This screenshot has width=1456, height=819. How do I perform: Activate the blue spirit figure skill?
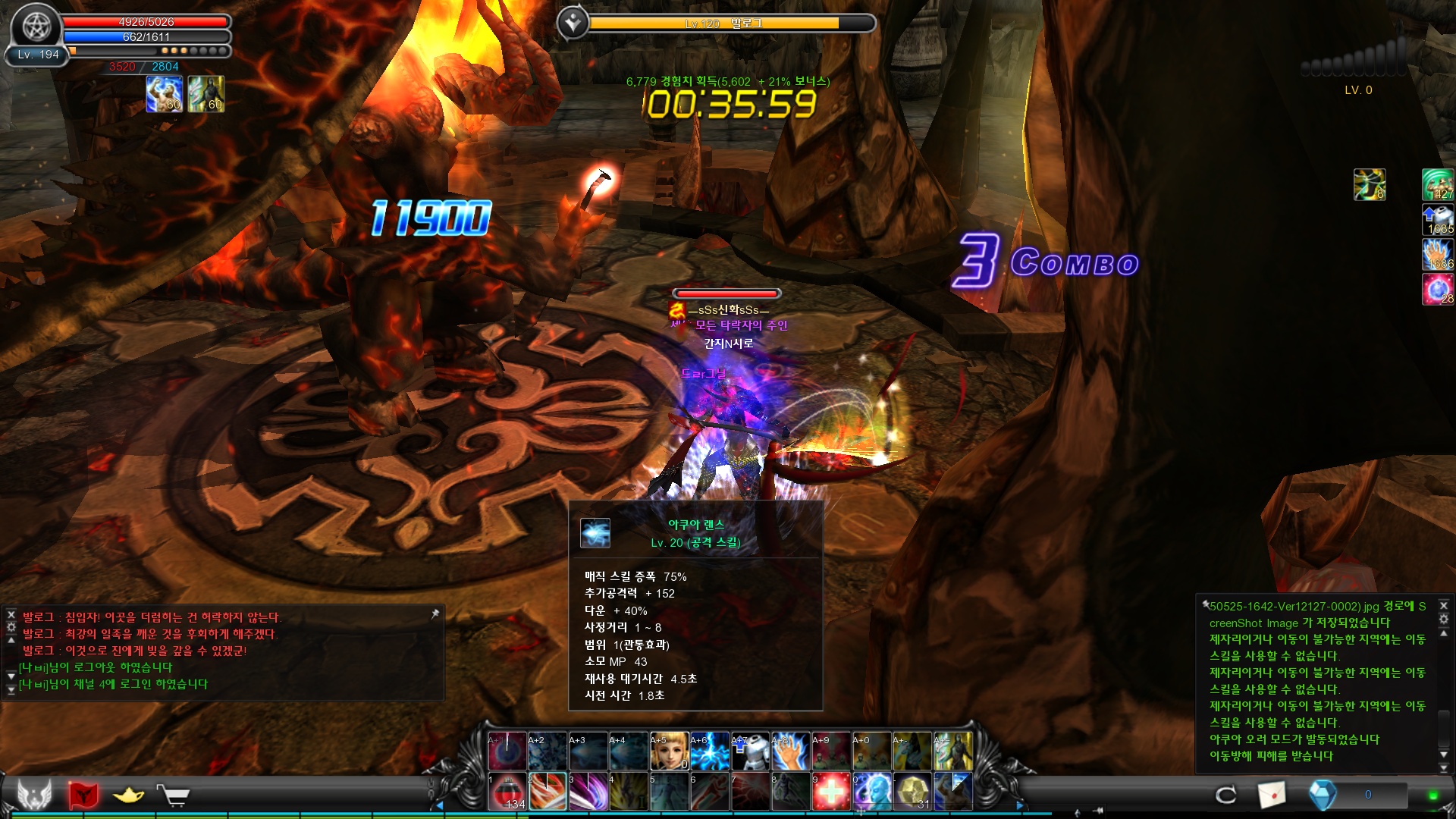pos(872,792)
